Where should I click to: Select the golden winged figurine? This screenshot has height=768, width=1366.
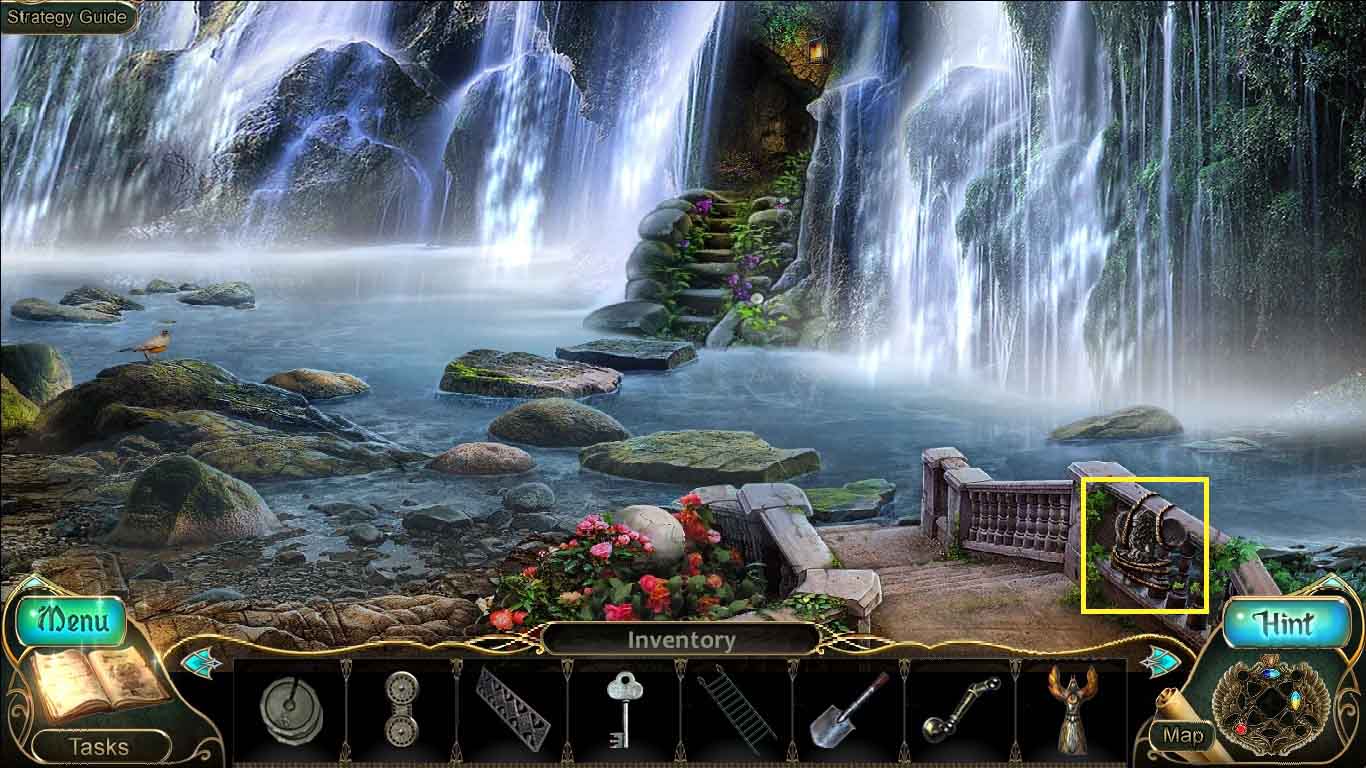[x=1070, y=709]
